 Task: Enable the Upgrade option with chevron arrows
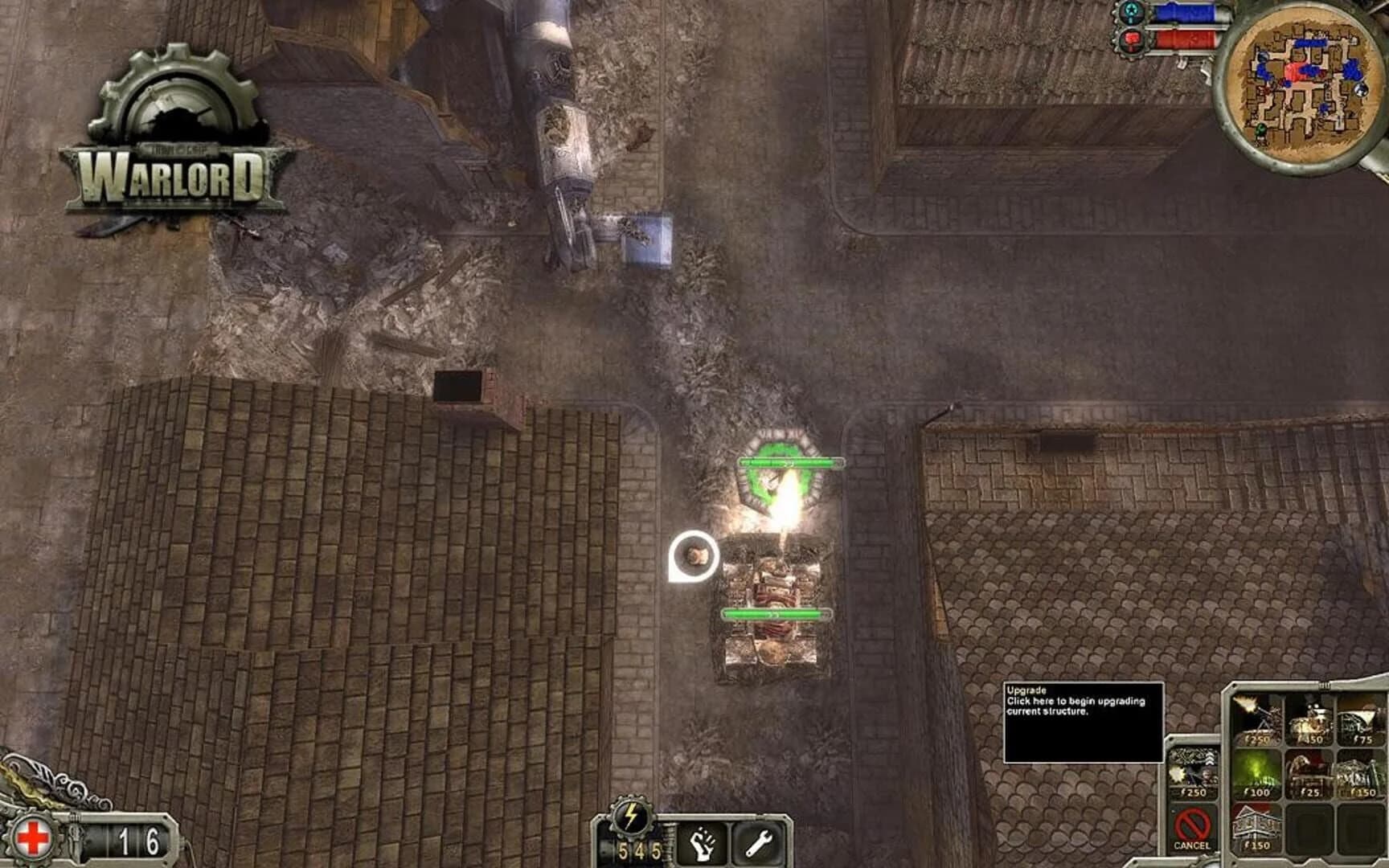[1193, 769]
